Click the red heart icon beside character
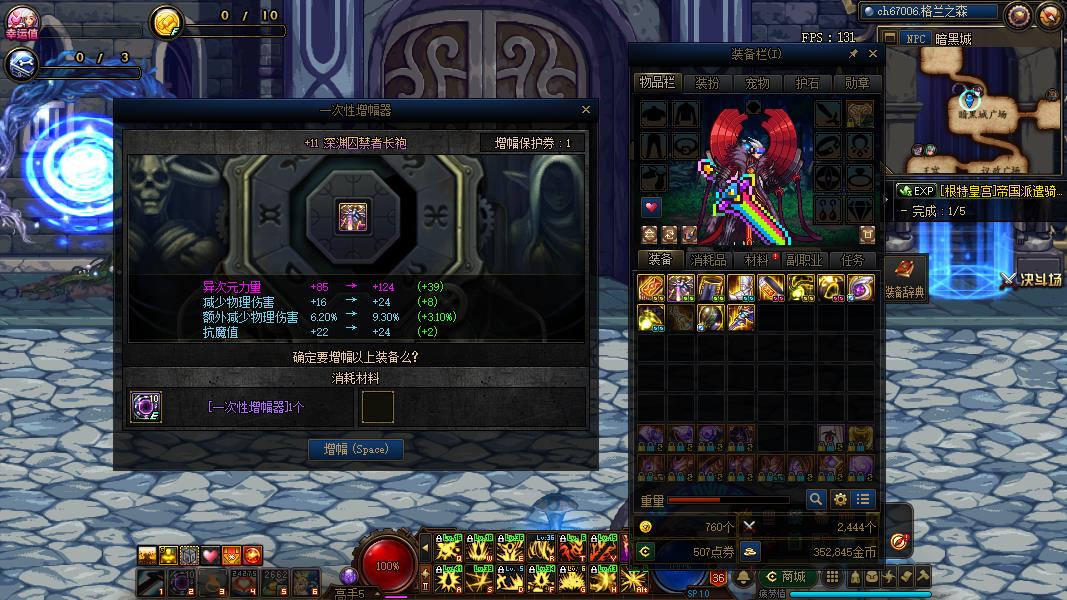This screenshot has height=600, width=1067. click(652, 207)
